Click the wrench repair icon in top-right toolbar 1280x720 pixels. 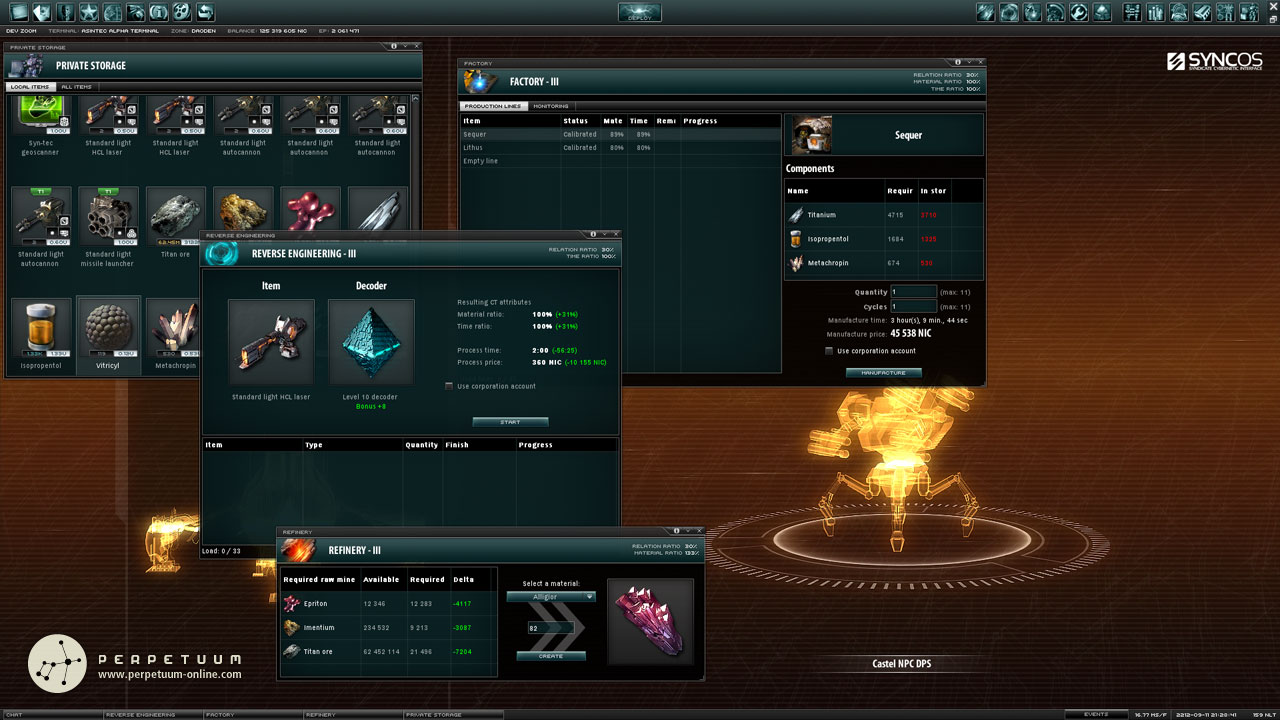(x=1078, y=13)
